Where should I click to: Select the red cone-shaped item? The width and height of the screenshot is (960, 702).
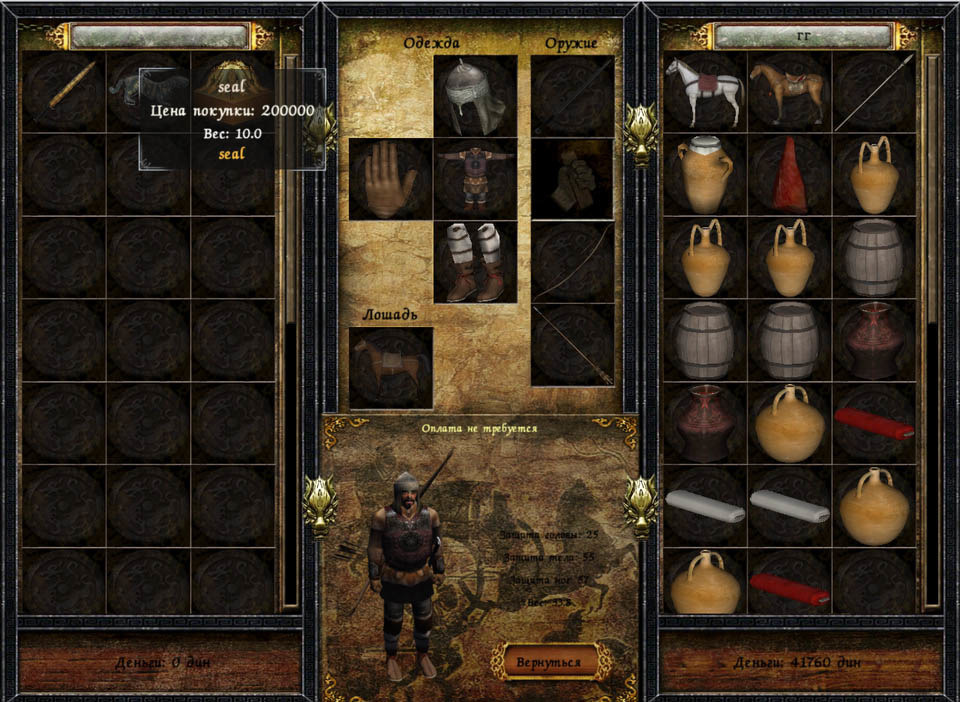pos(789,175)
